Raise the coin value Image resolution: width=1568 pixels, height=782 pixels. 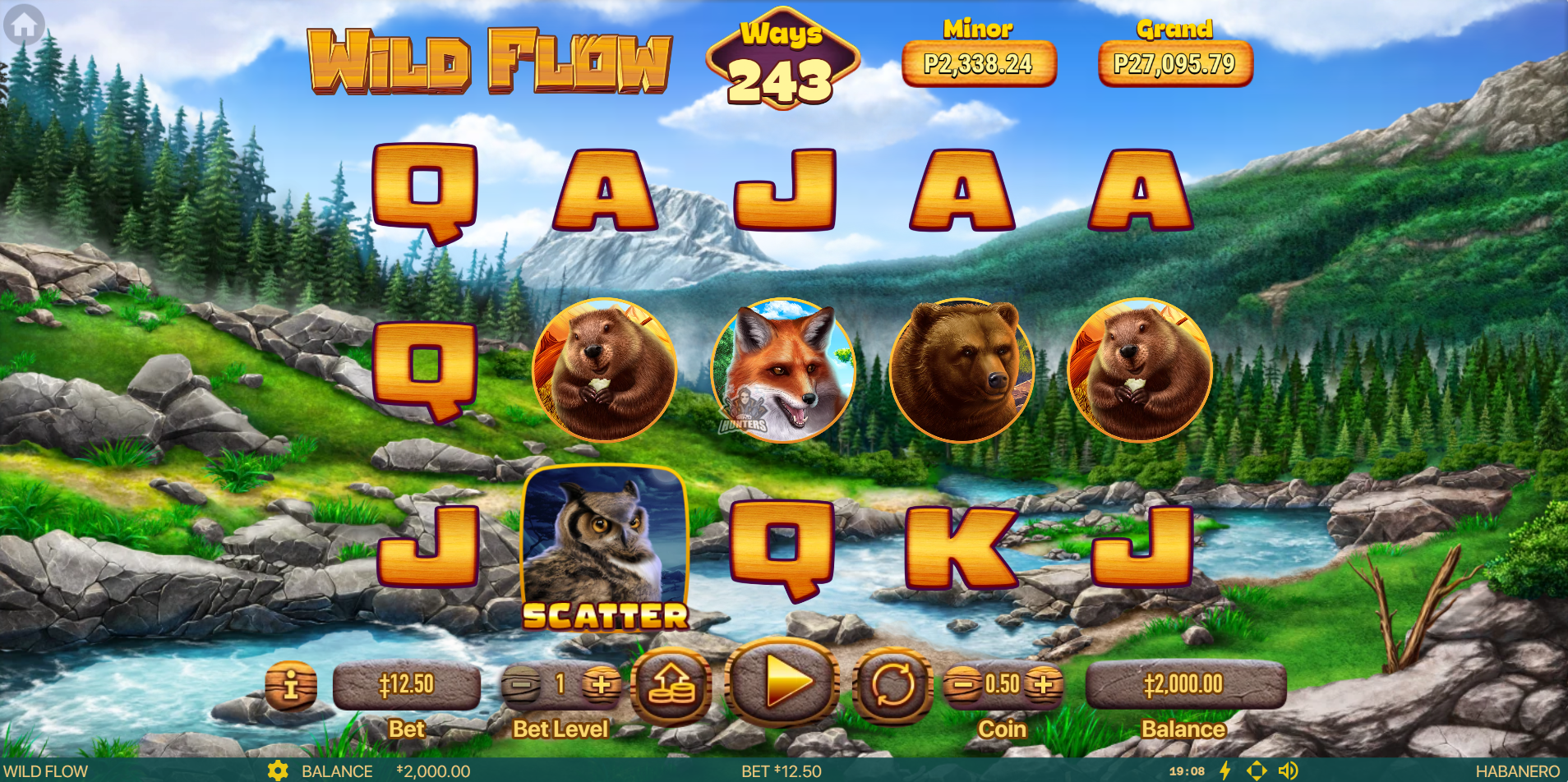coord(1042,683)
